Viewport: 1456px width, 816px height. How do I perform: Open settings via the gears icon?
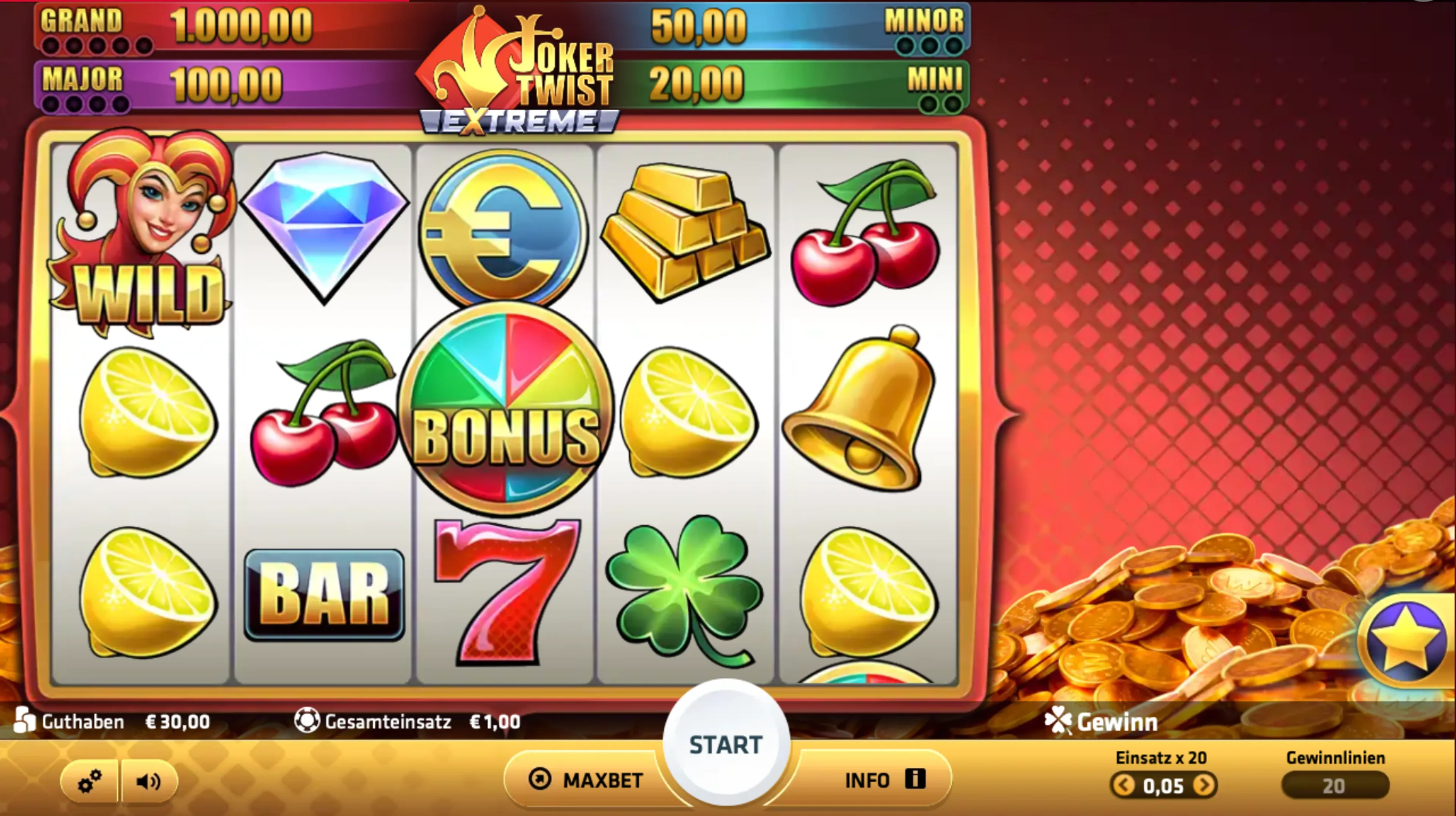click(x=90, y=782)
